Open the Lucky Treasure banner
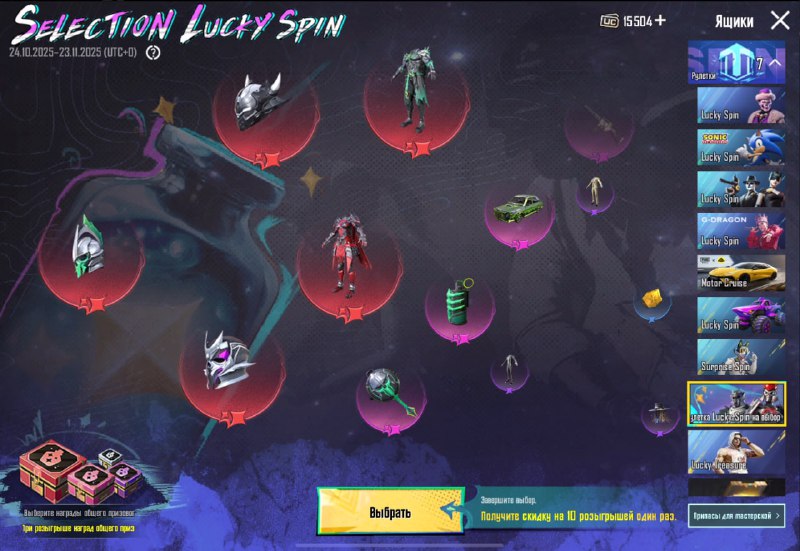The image size is (800, 551). pyautogui.click(x=742, y=452)
